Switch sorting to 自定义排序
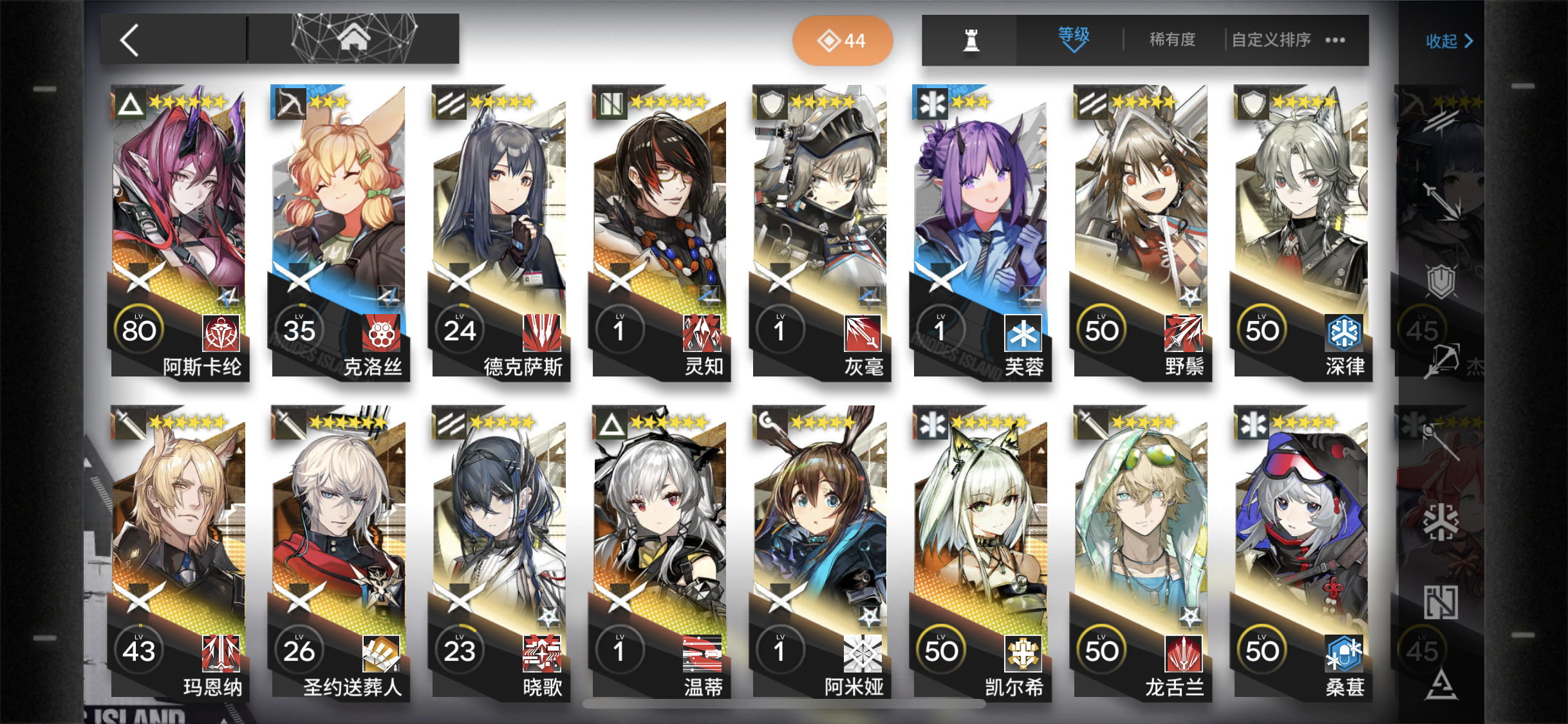Viewport: 1568px width, 724px height. click(1270, 39)
